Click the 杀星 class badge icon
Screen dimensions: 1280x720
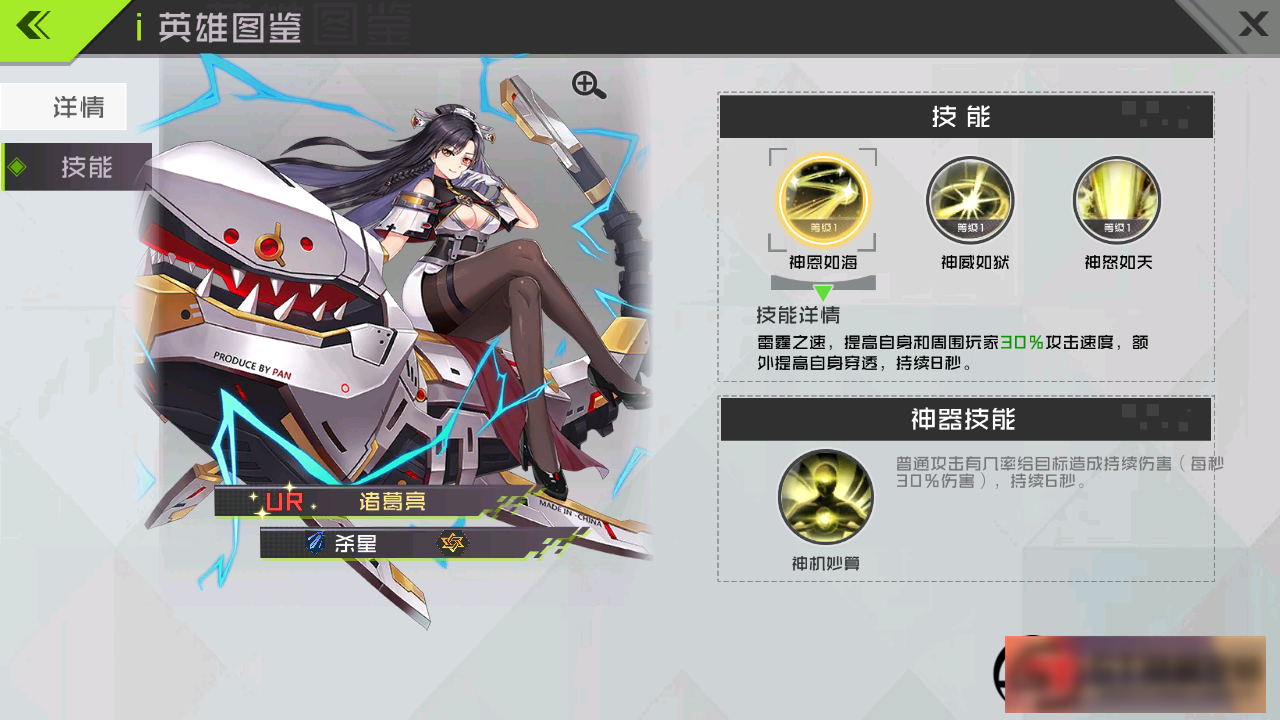click(318, 544)
